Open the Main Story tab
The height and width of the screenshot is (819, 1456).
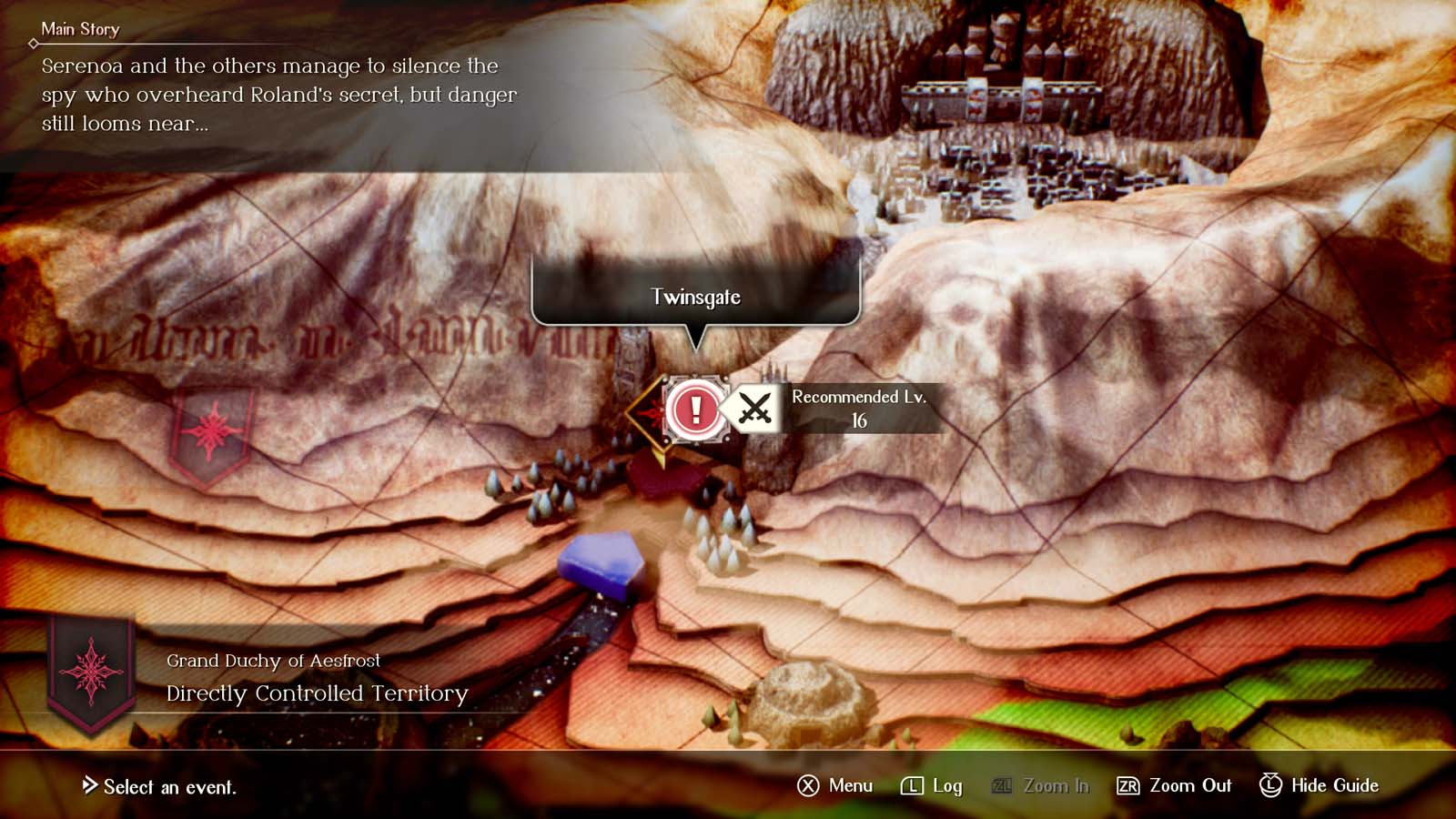pos(80,28)
